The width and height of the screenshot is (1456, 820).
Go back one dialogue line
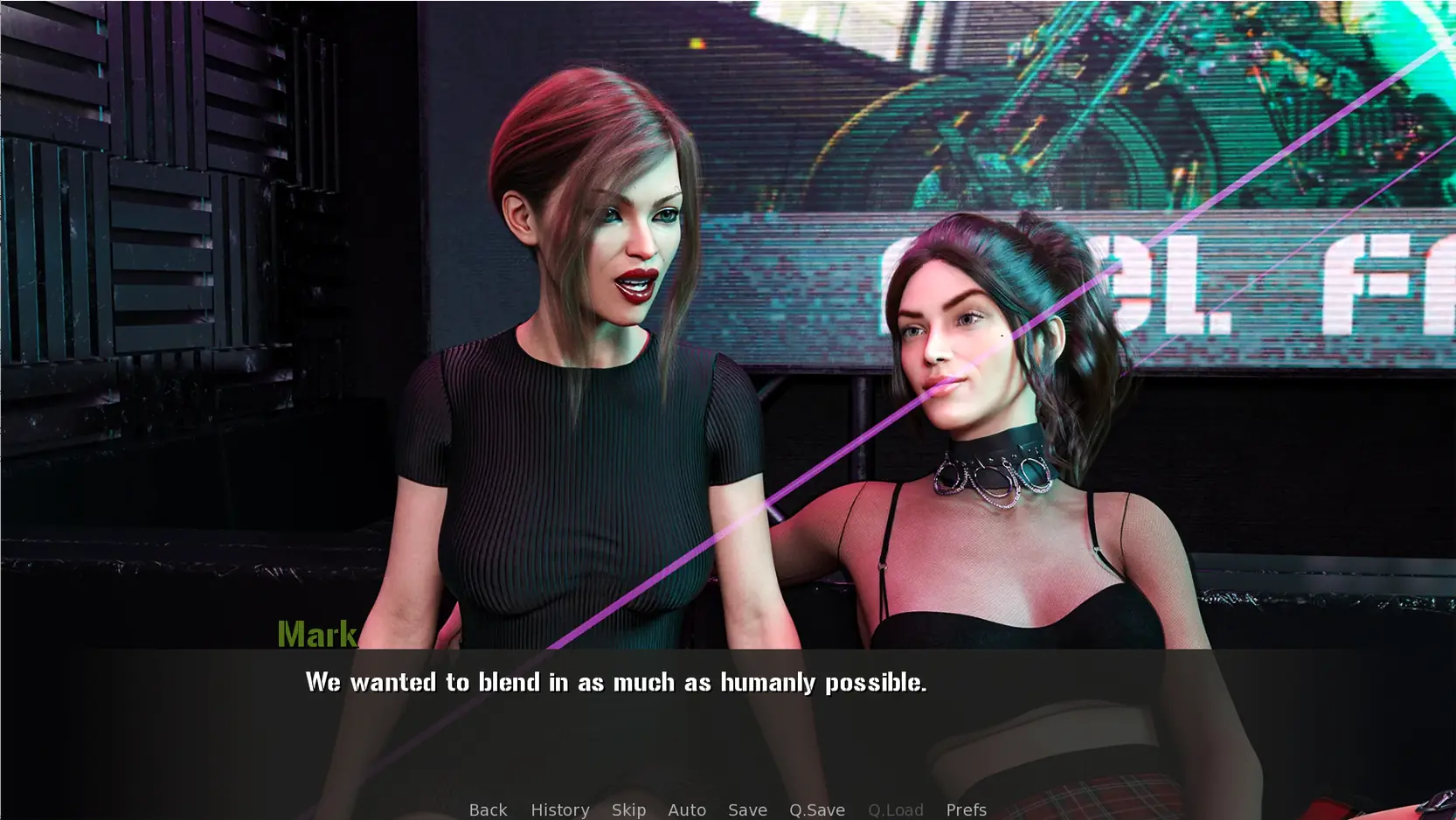(488, 810)
